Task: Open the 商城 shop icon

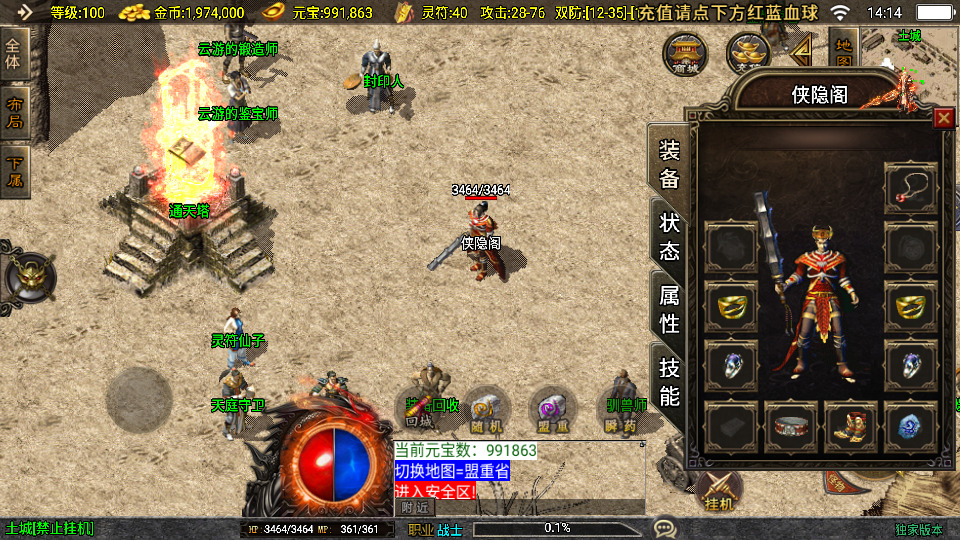Action: coord(687,52)
